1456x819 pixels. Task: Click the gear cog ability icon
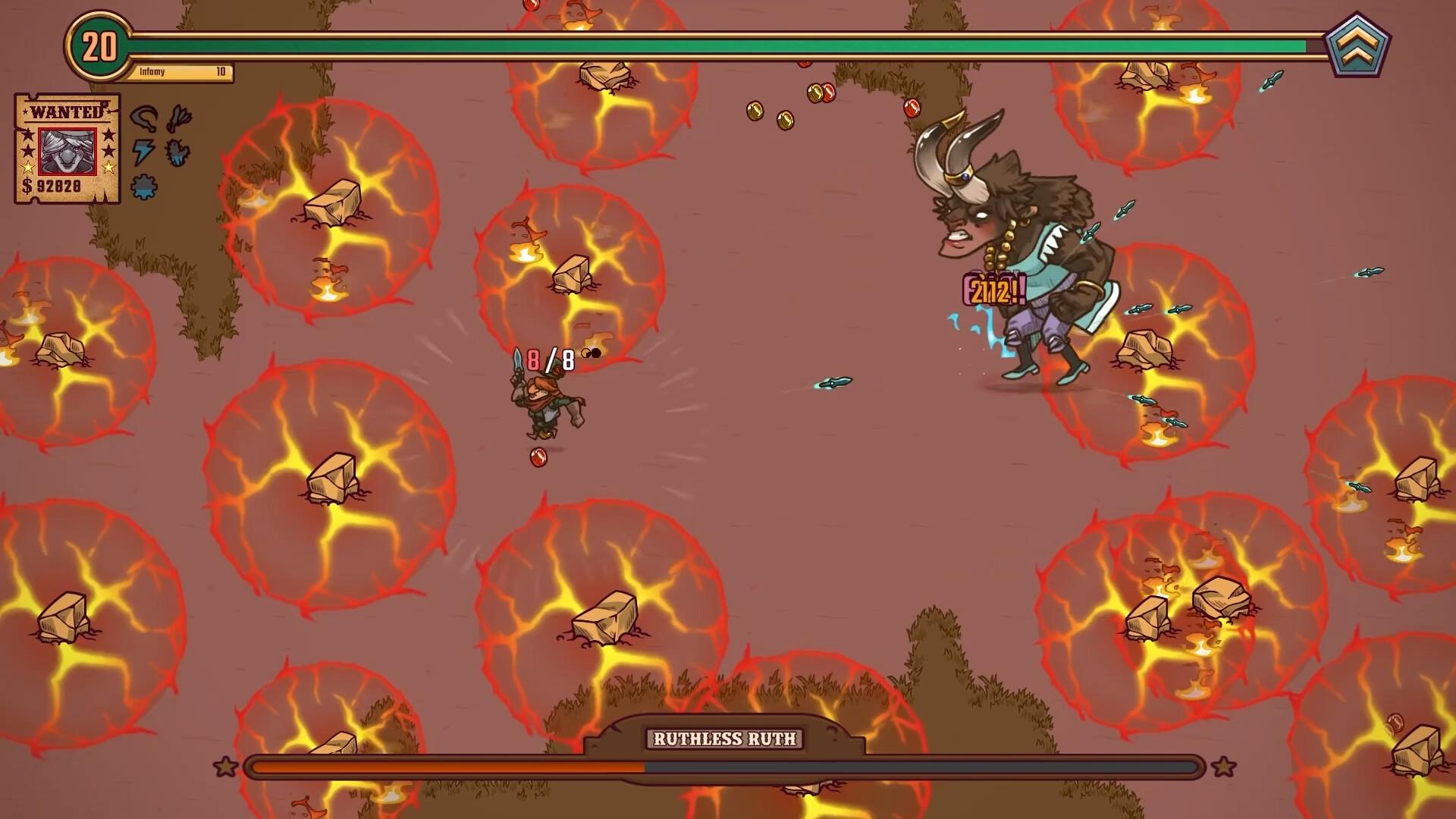143,186
